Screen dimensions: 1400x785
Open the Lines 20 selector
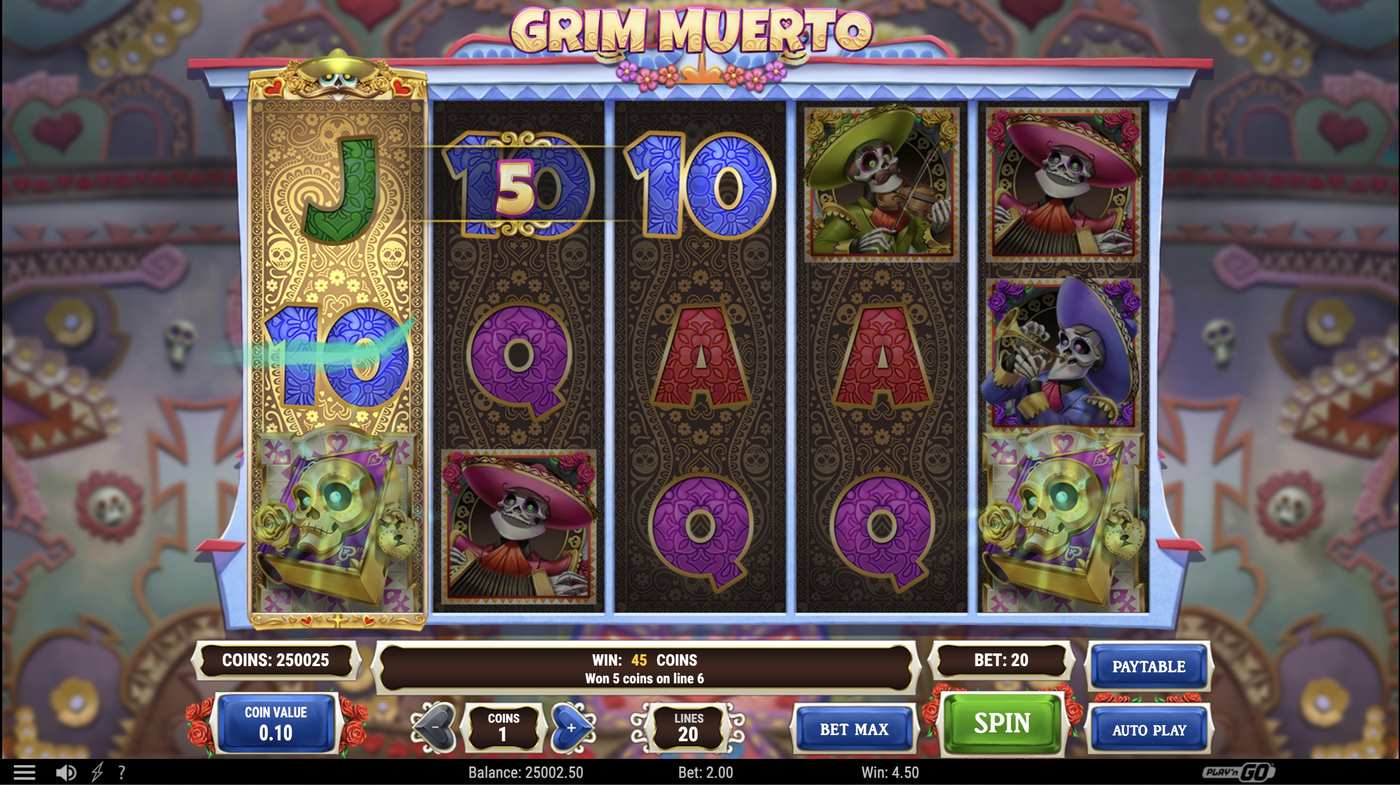688,727
